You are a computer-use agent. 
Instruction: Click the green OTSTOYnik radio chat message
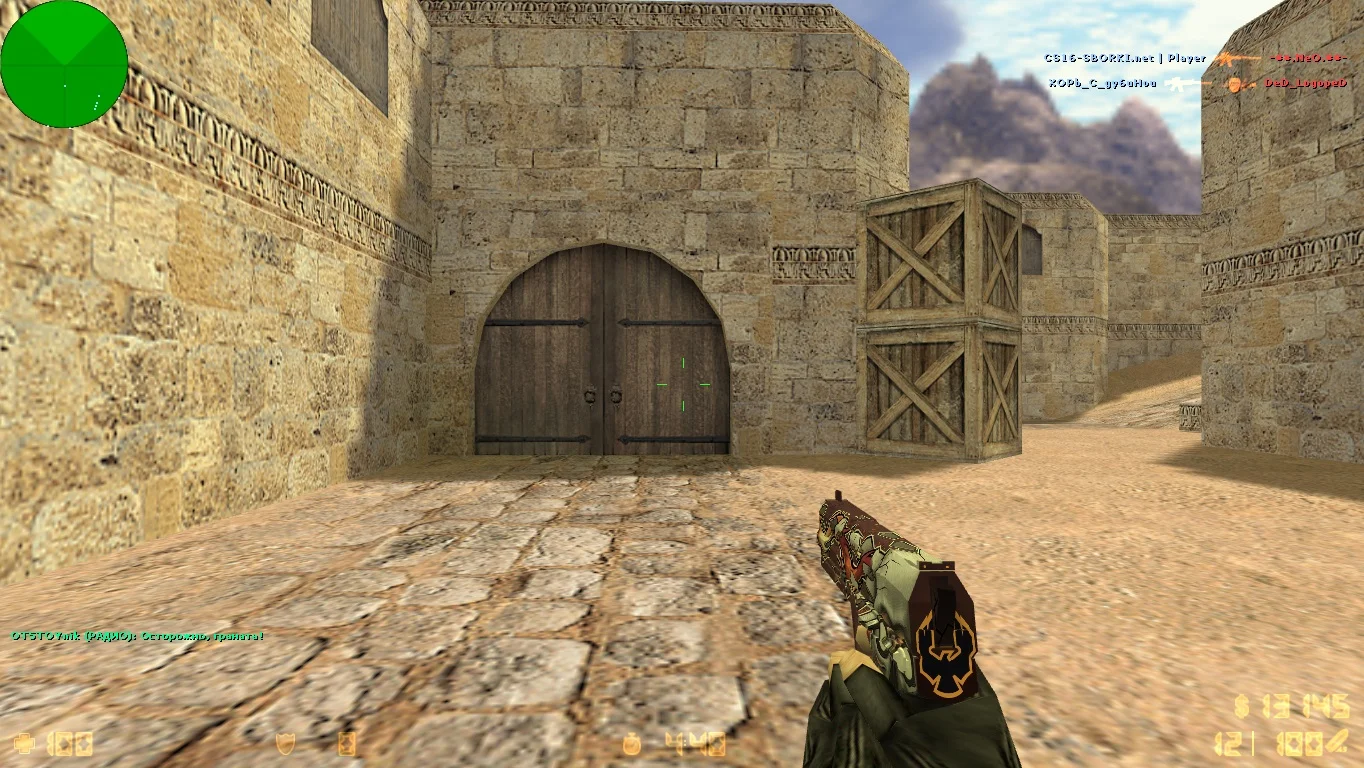[x=138, y=636]
